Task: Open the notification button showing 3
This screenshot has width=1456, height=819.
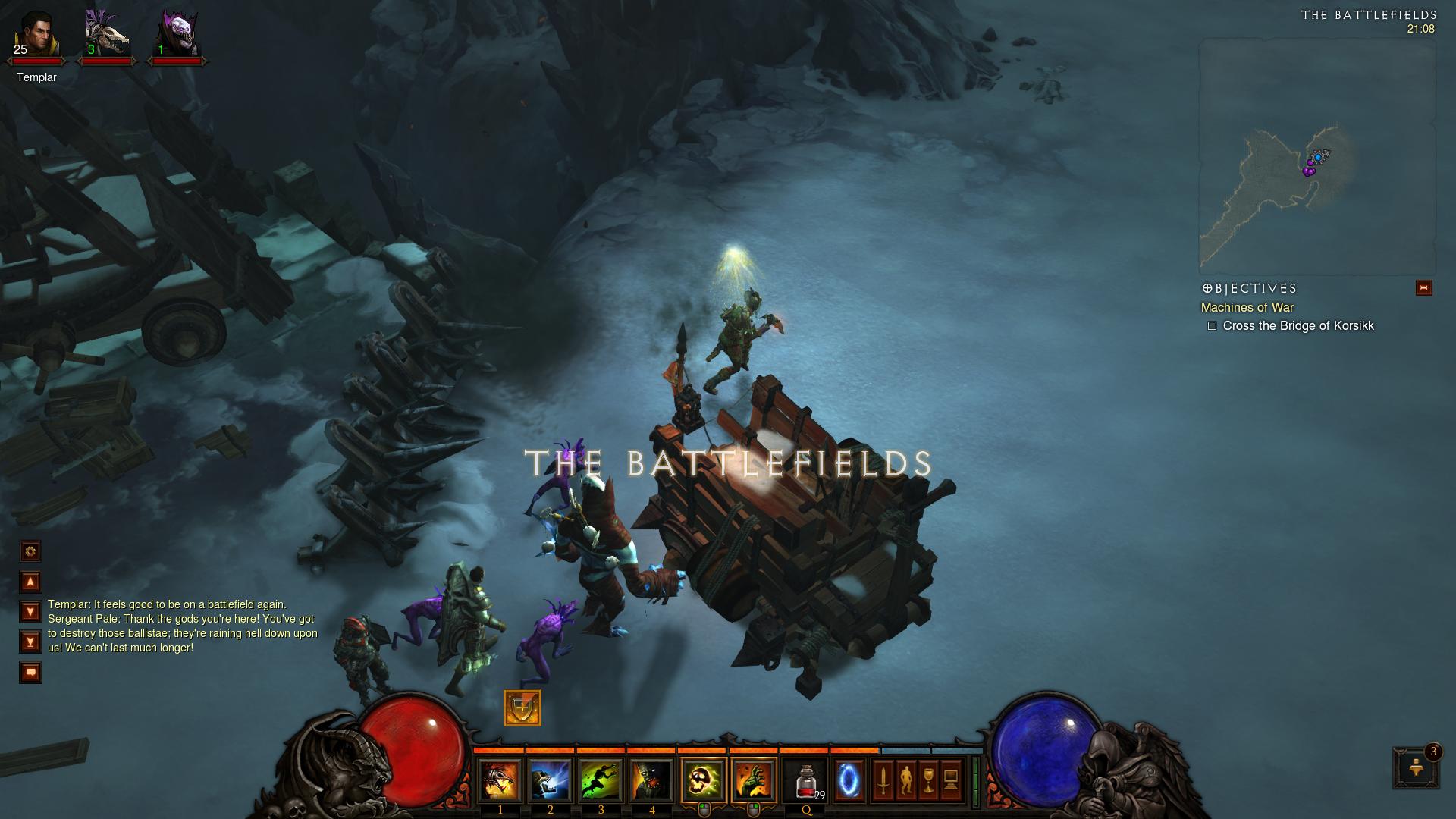Action: (1416, 768)
